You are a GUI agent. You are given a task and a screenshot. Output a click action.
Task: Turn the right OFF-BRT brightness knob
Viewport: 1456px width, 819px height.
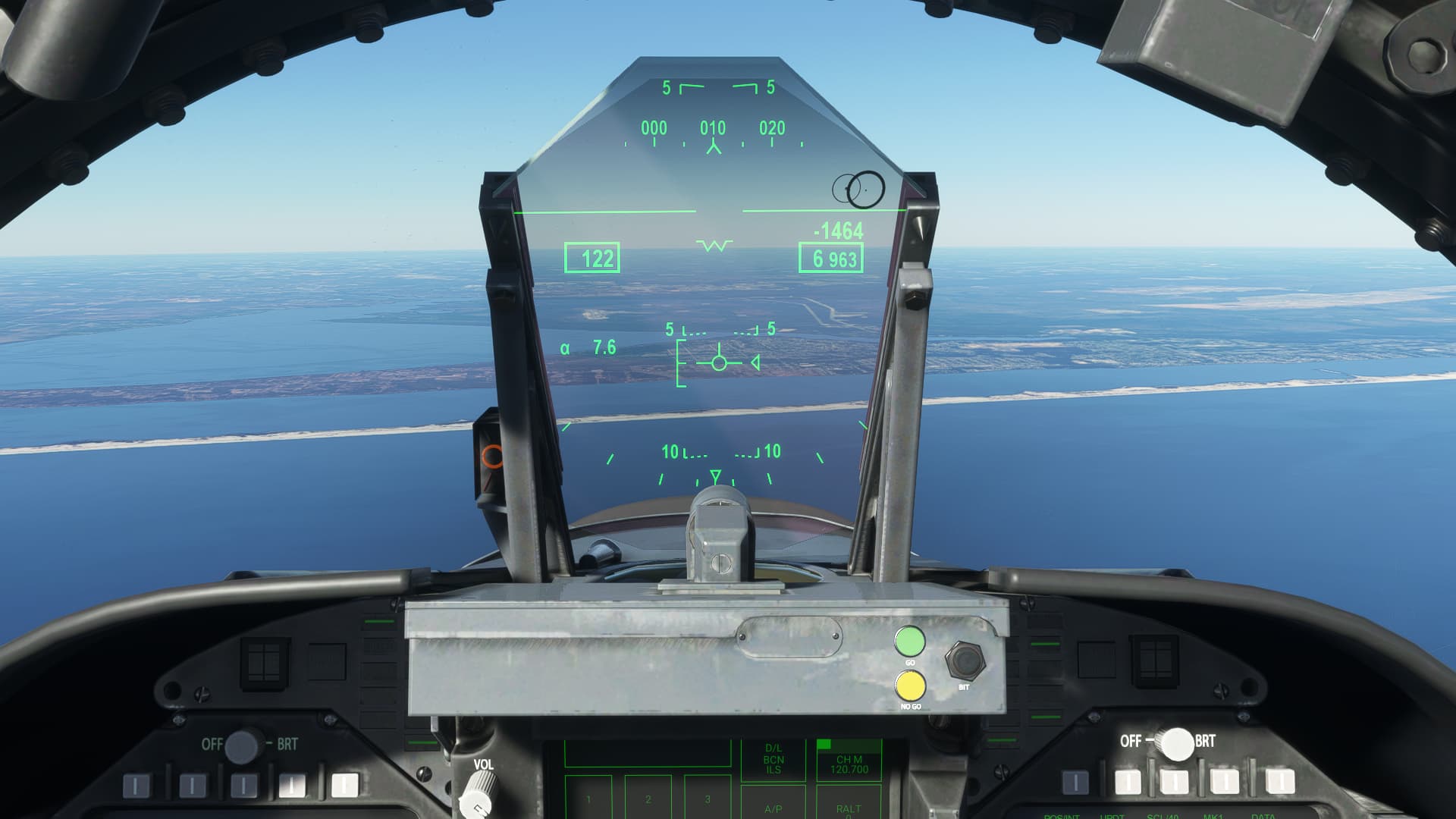coord(1178,743)
